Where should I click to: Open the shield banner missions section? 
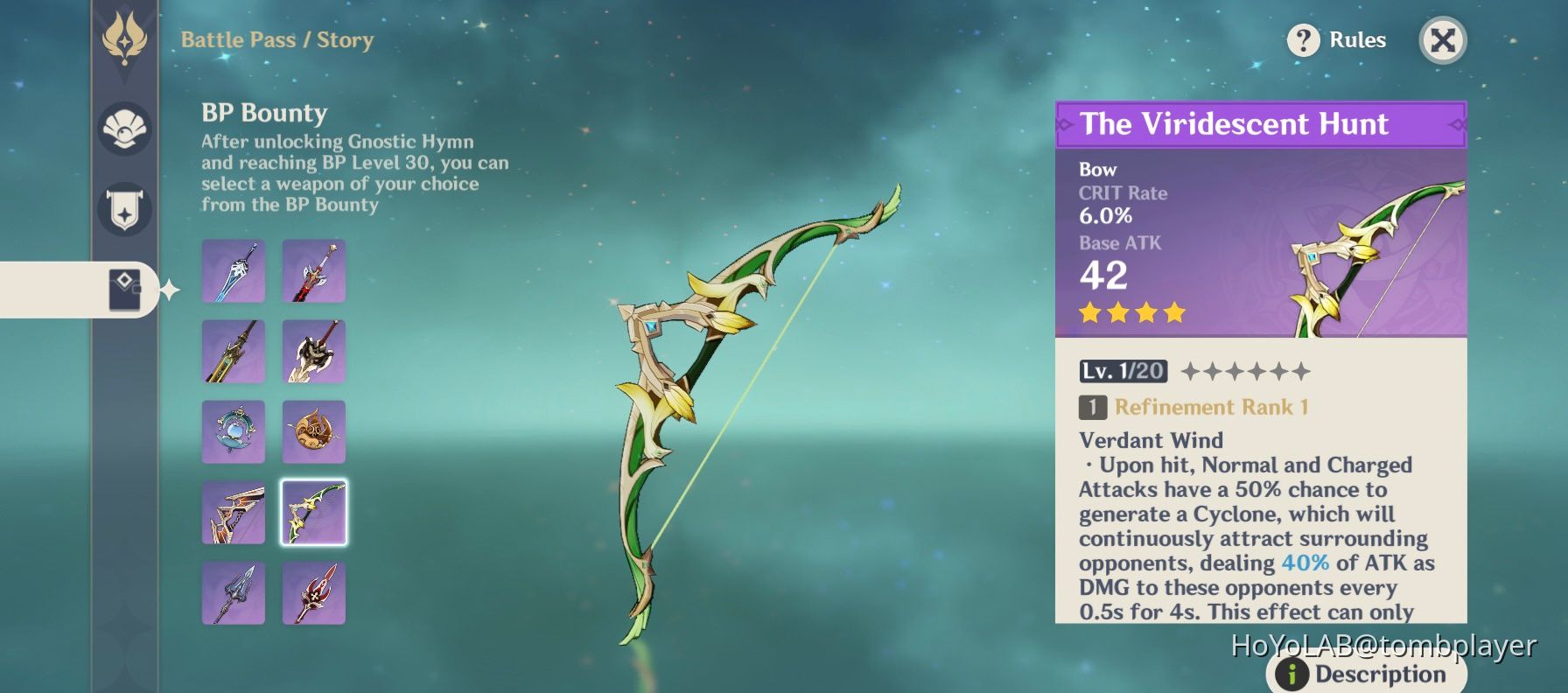click(x=124, y=207)
